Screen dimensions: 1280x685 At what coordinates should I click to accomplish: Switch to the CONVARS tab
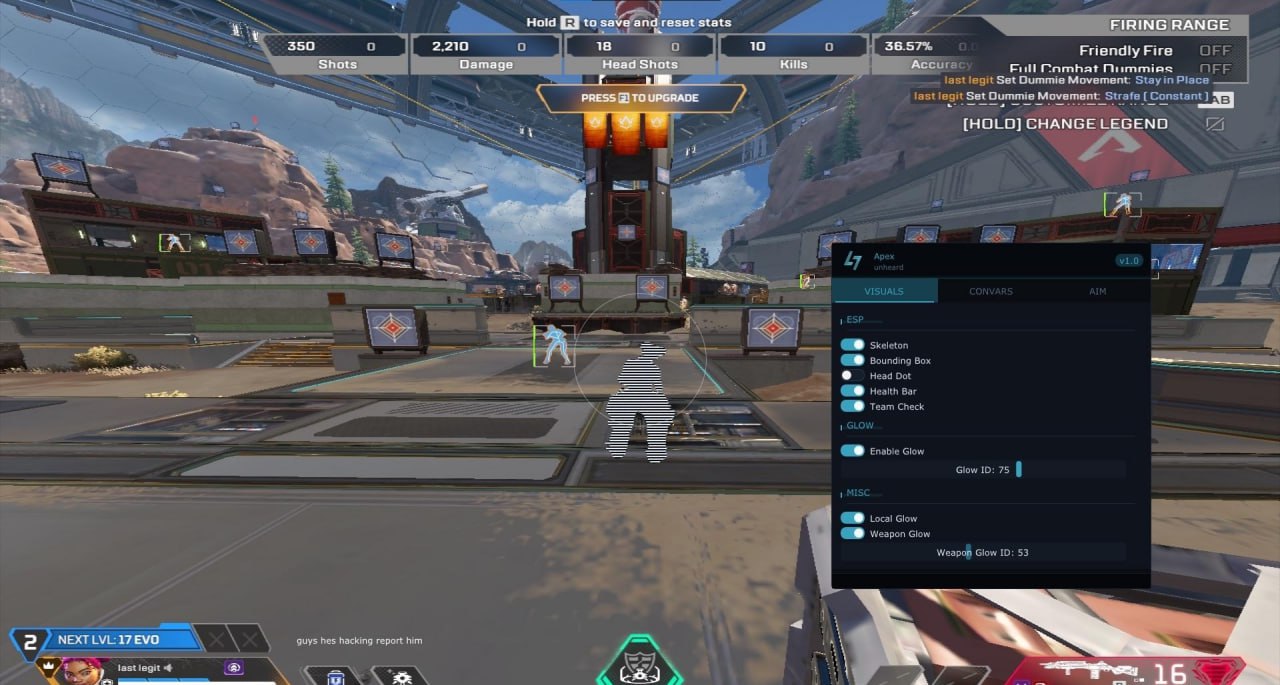click(x=990, y=291)
